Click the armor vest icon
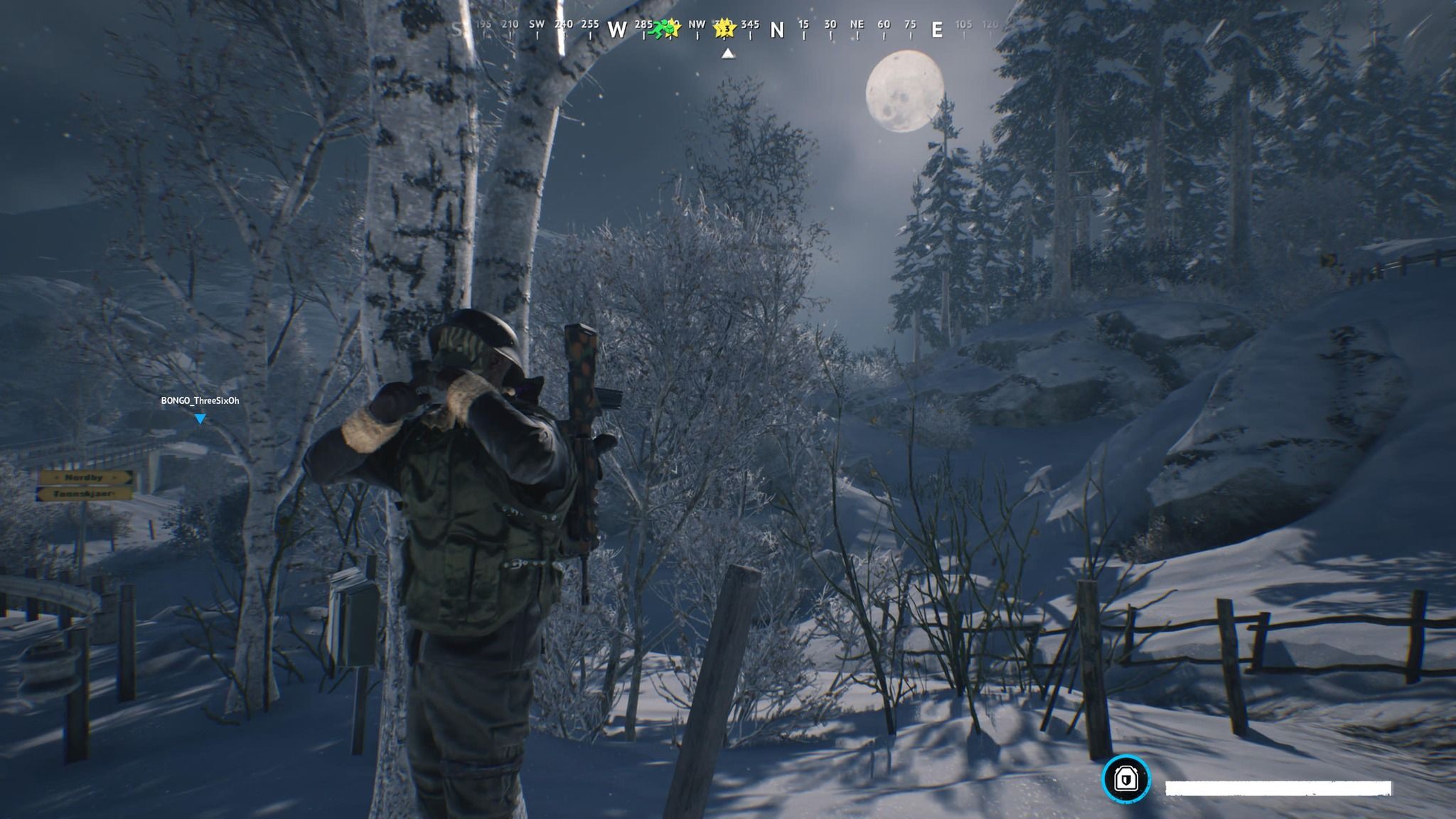The height and width of the screenshot is (819, 1456). point(1125,779)
